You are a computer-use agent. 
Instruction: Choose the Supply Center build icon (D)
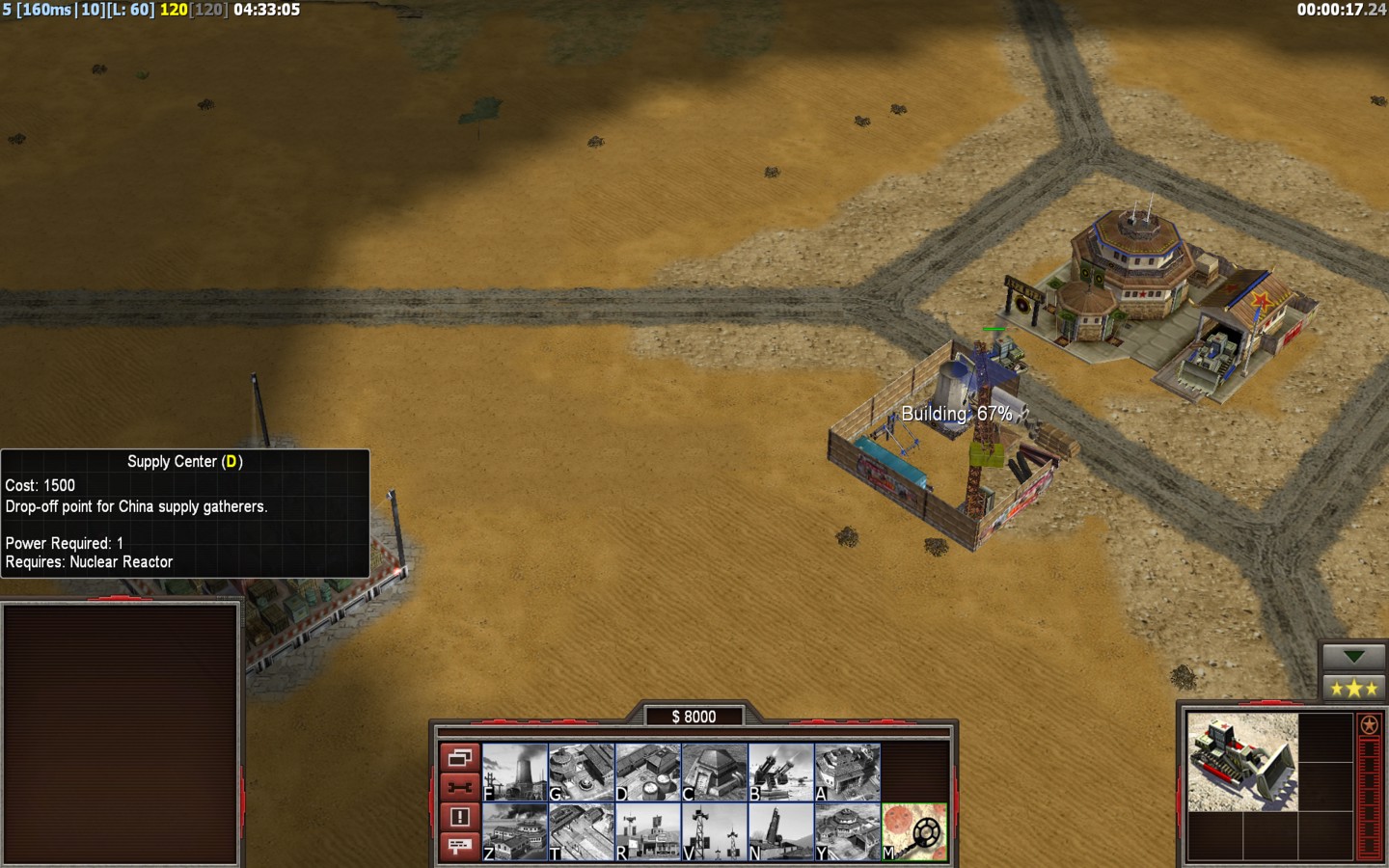pos(648,772)
